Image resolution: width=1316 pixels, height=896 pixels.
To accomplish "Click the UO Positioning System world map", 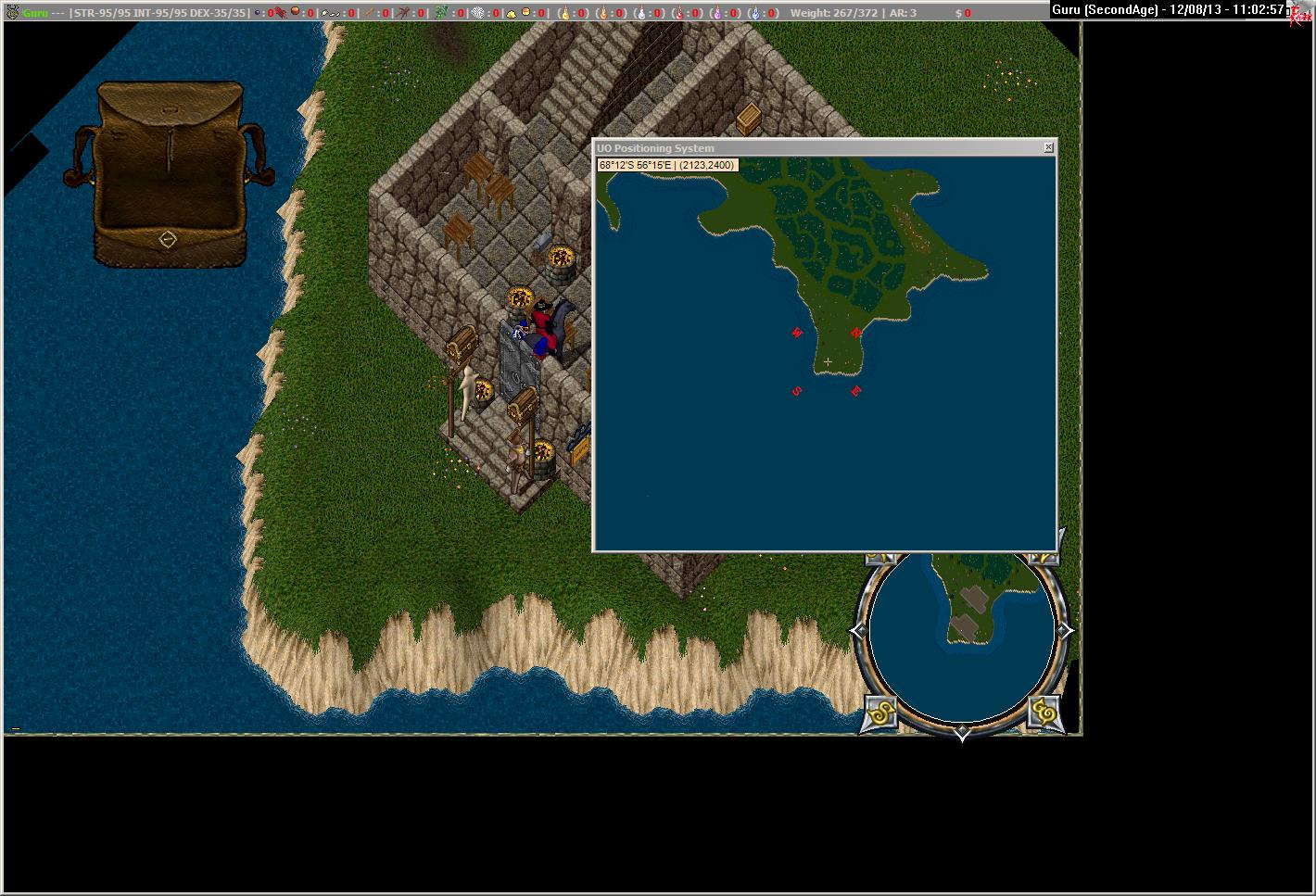I will click(x=824, y=354).
